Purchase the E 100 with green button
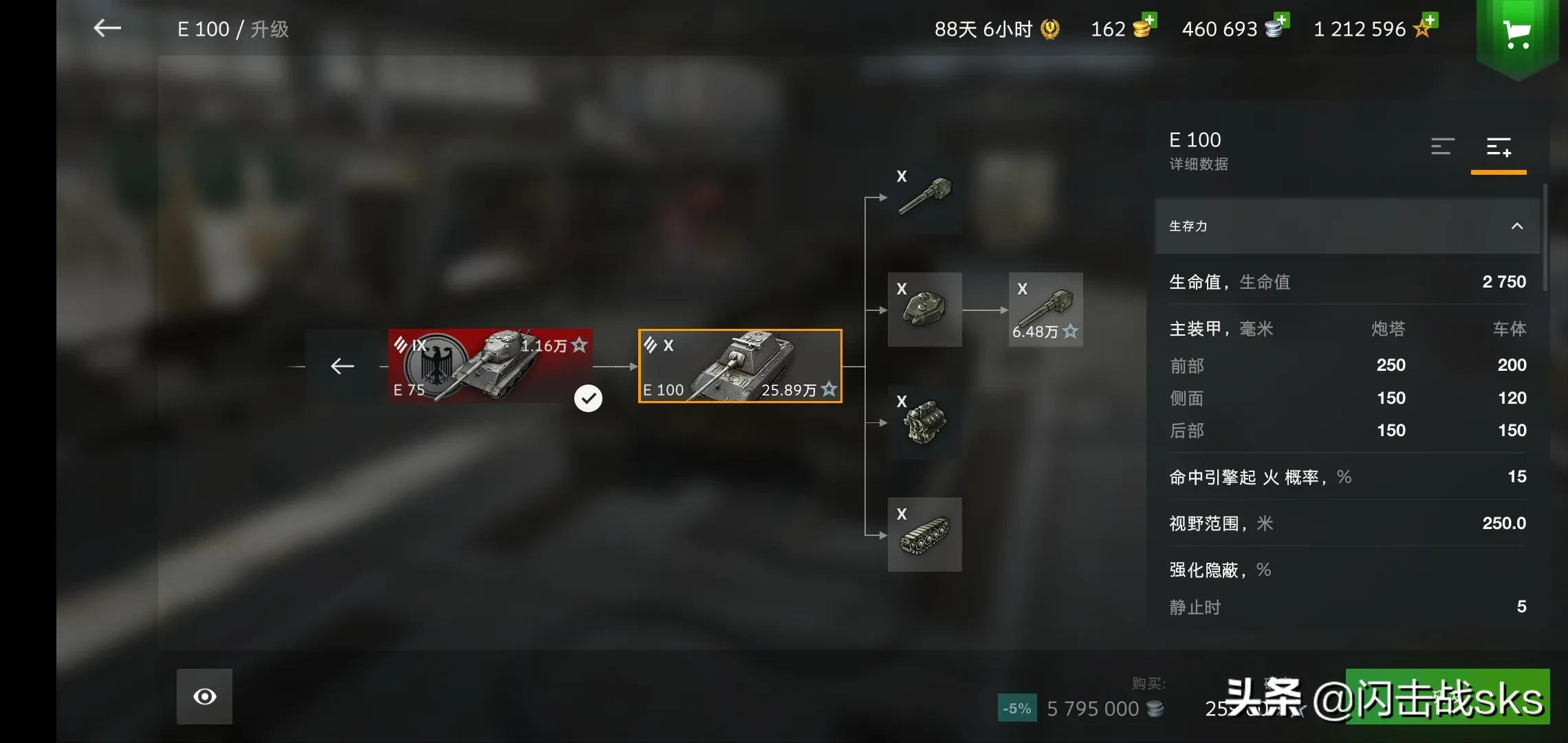Image resolution: width=1568 pixels, height=743 pixels. click(x=1447, y=696)
